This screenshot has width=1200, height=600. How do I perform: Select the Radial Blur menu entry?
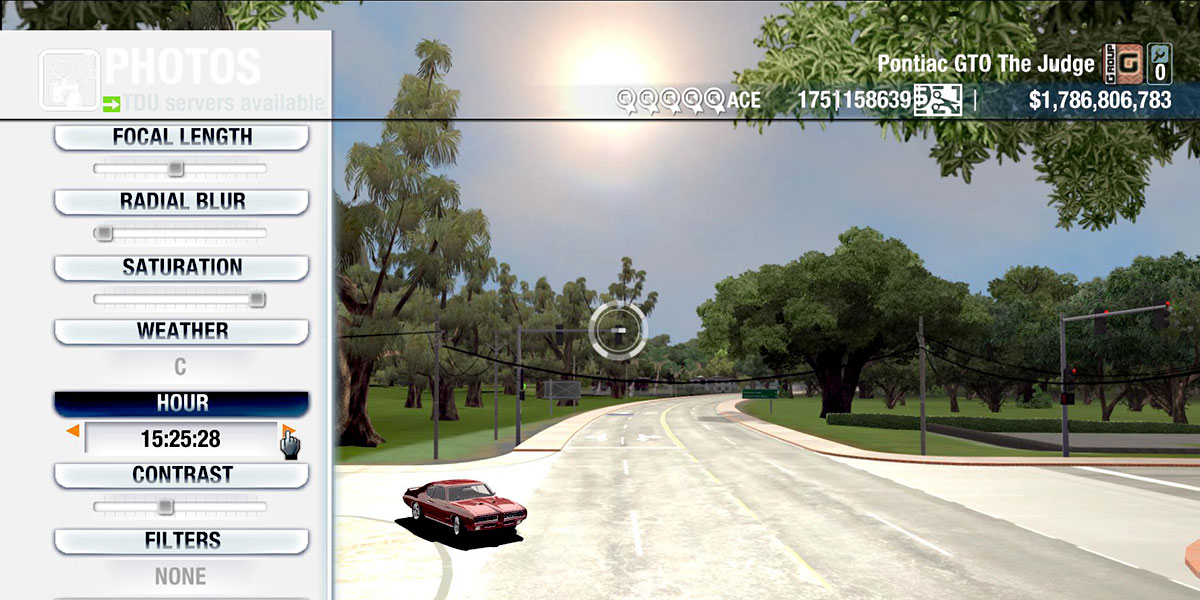pyautogui.click(x=181, y=201)
